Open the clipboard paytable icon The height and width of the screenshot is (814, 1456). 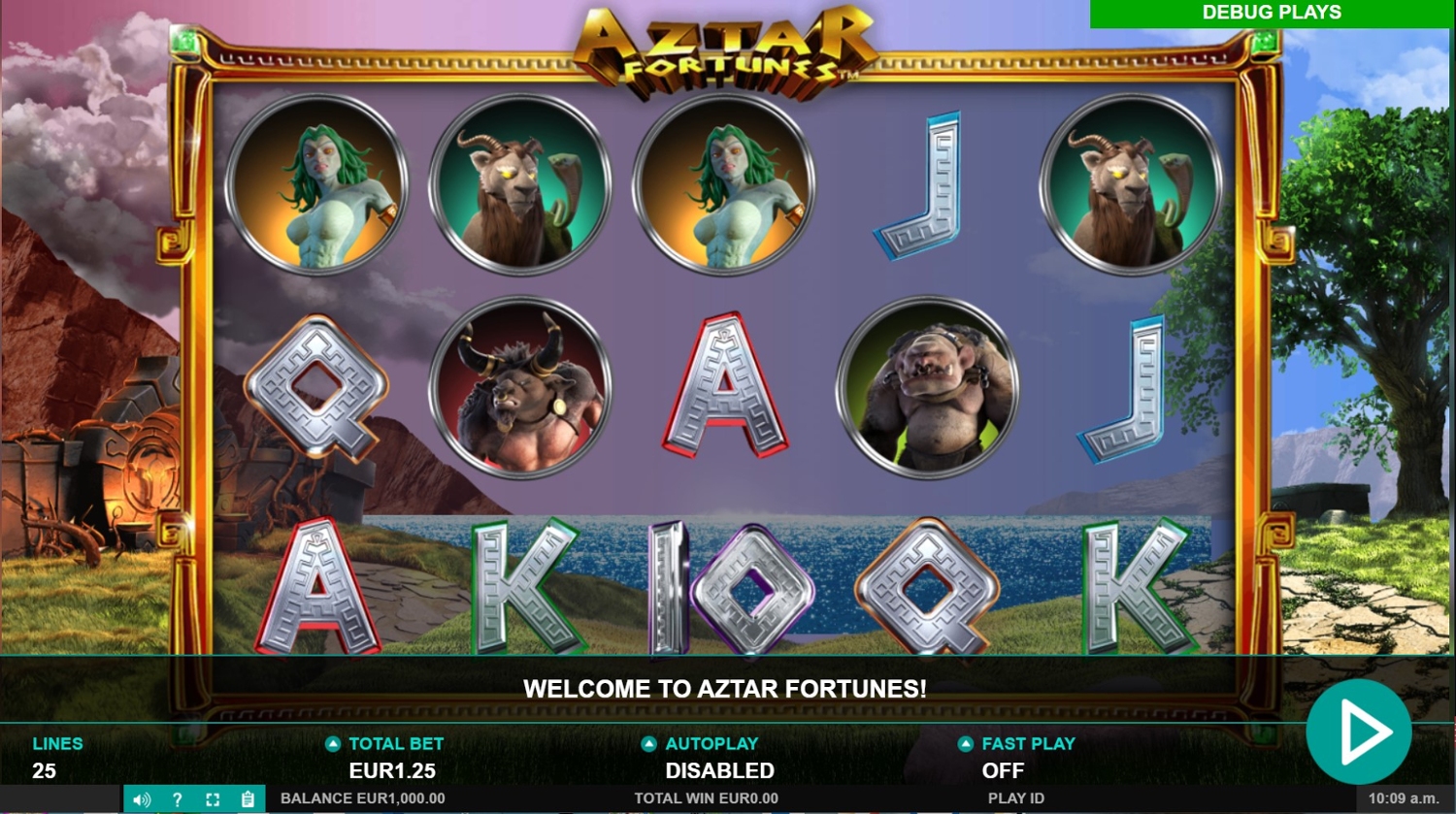[x=248, y=799]
